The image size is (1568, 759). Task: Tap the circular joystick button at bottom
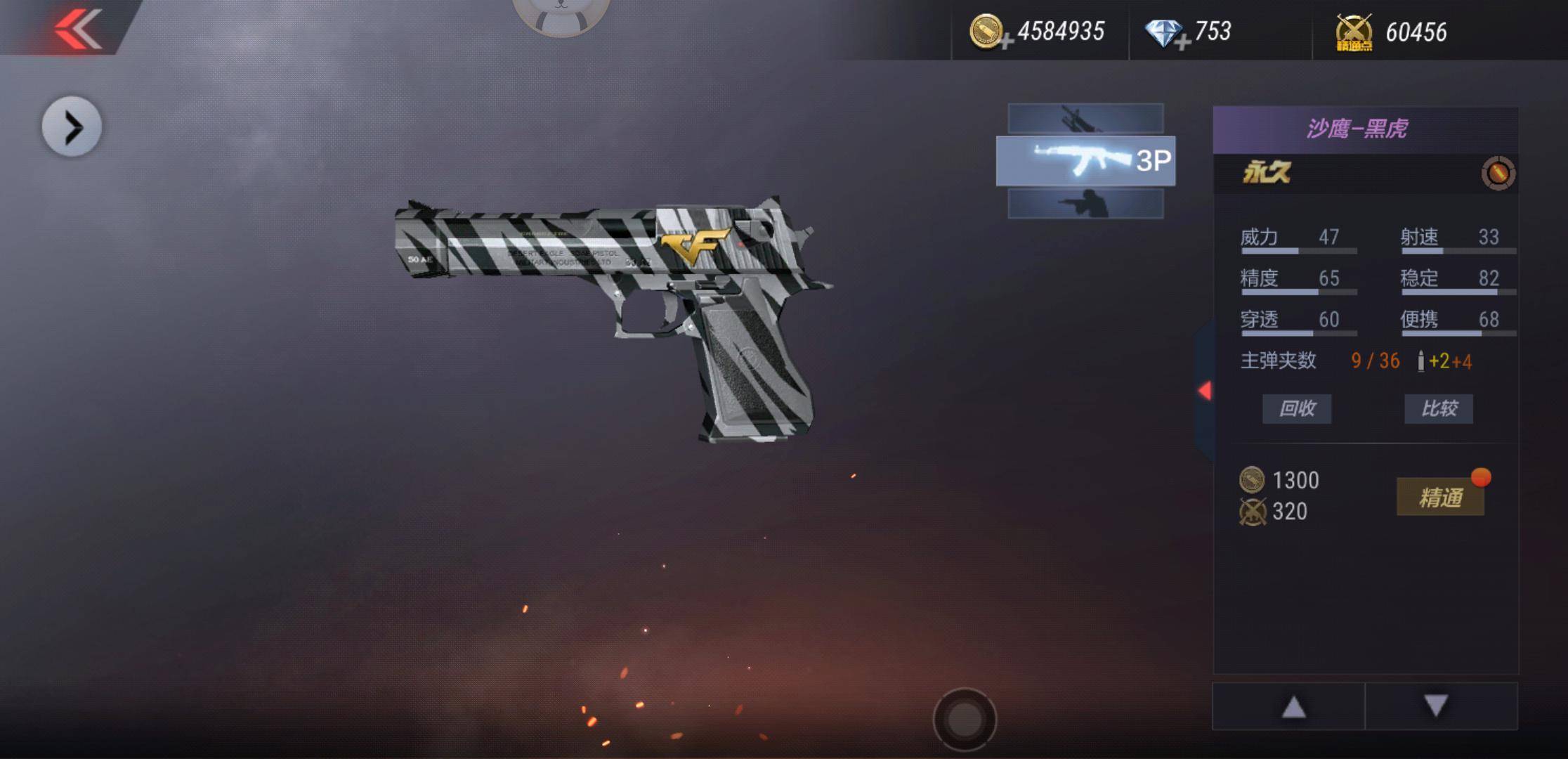click(x=965, y=719)
